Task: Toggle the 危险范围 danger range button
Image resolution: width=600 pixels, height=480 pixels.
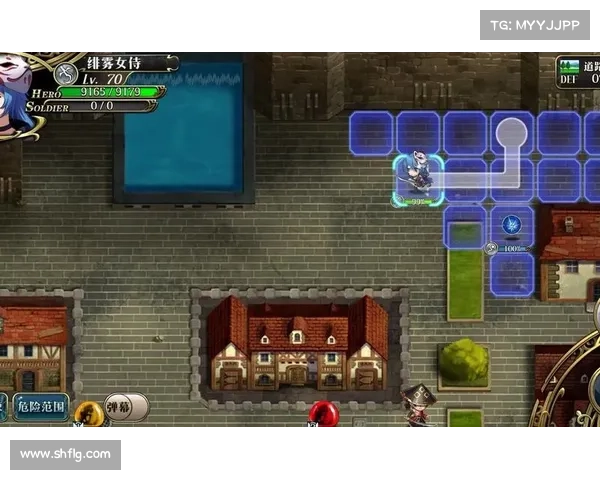Action: [x=41, y=407]
